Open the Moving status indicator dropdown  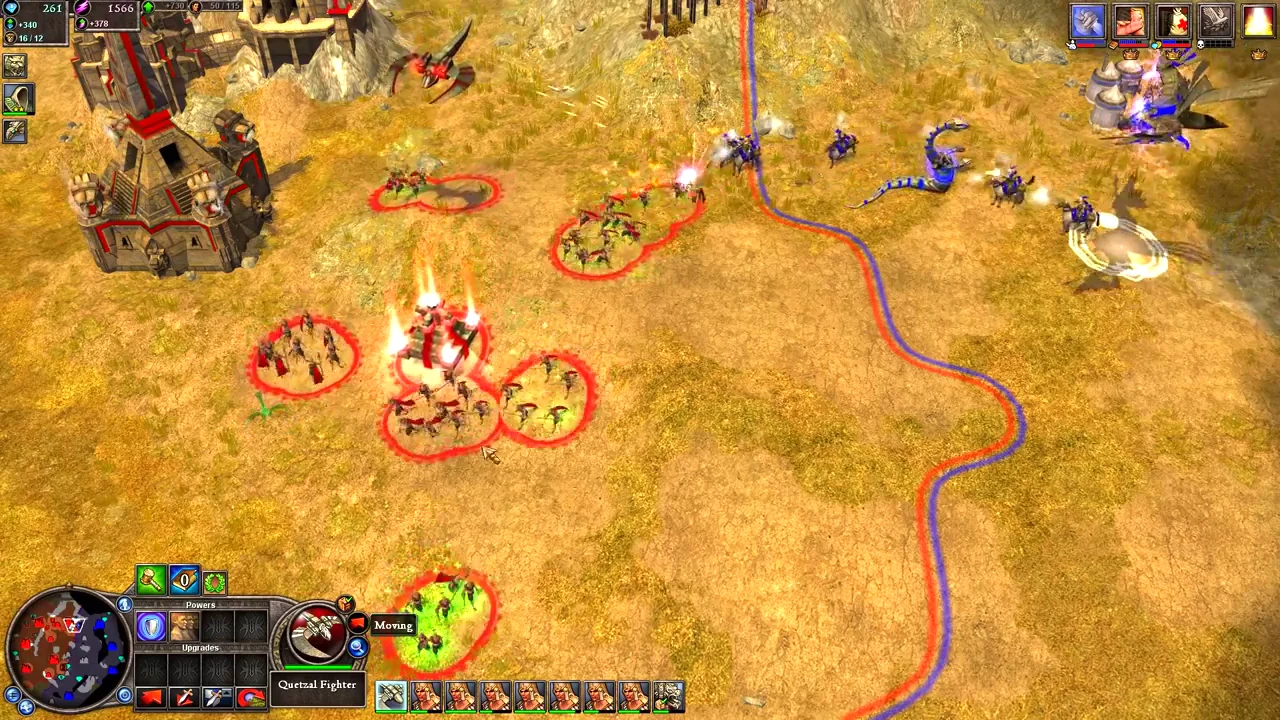[392, 624]
